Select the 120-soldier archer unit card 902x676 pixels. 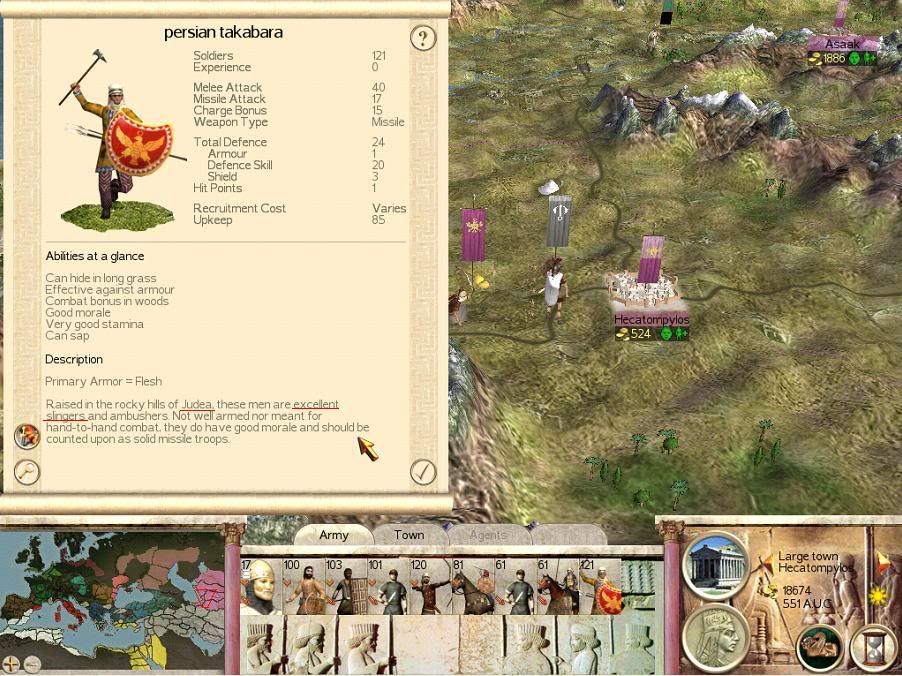[x=431, y=586]
